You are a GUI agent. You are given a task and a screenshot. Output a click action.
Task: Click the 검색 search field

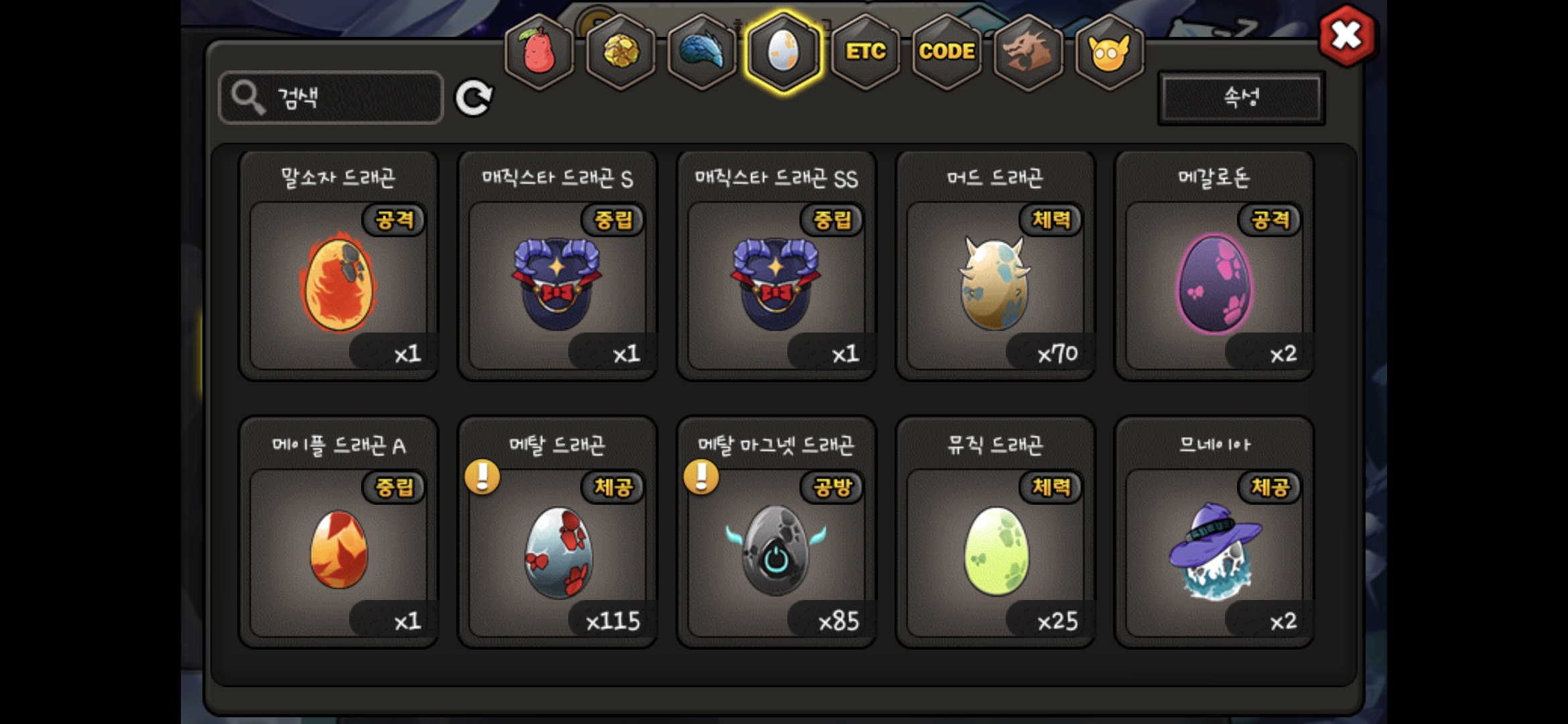click(331, 98)
